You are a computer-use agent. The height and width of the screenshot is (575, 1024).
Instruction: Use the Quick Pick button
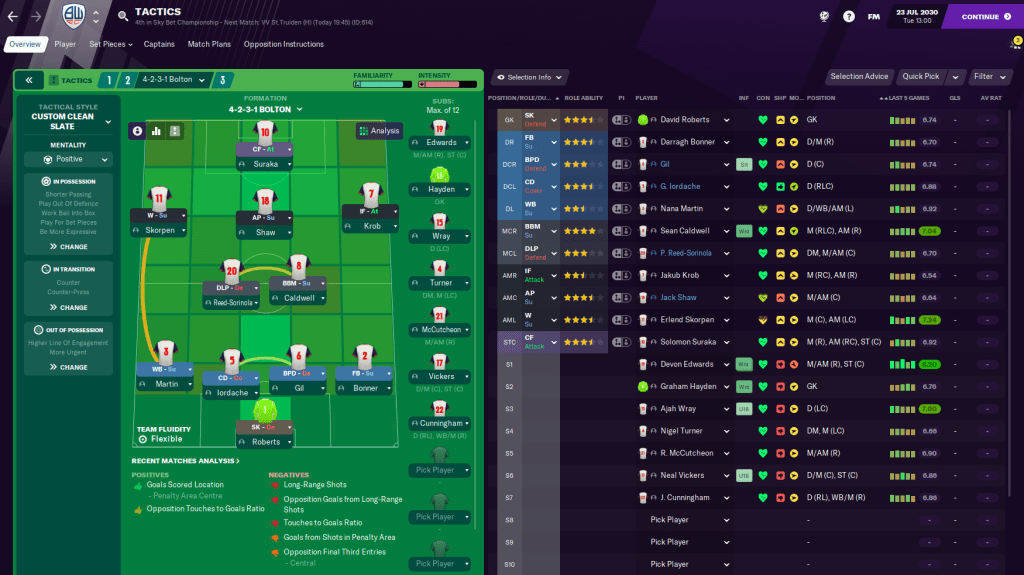coord(919,77)
